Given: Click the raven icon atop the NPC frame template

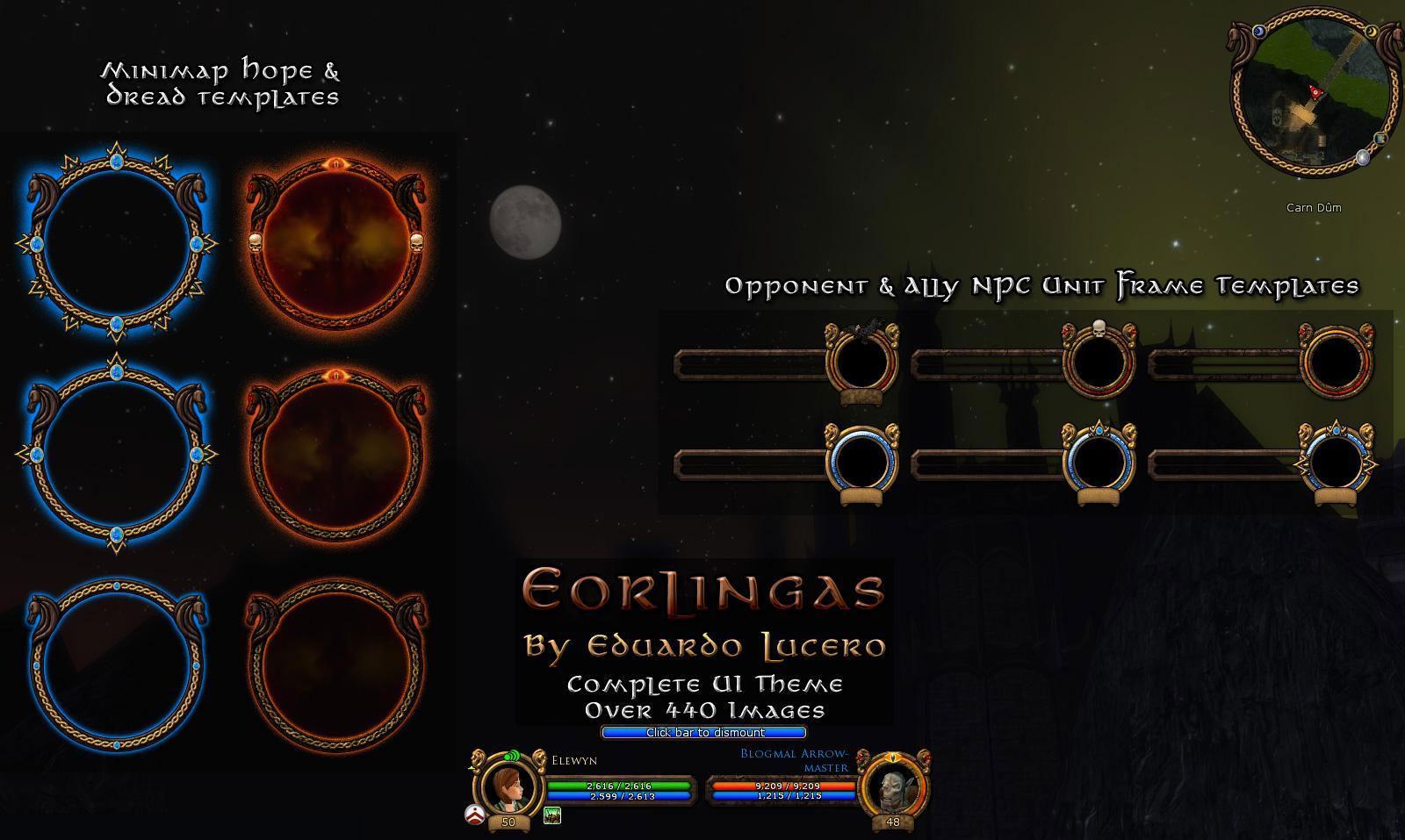Looking at the screenshot, I should tap(865, 327).
